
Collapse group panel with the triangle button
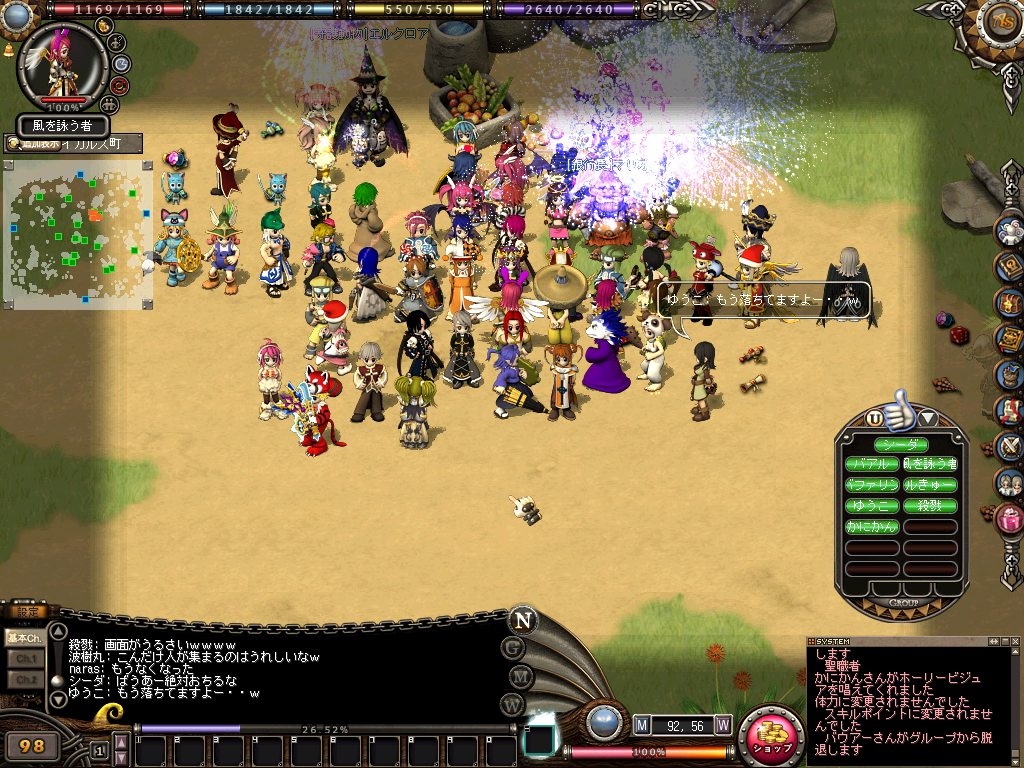[x=927, y=418]
